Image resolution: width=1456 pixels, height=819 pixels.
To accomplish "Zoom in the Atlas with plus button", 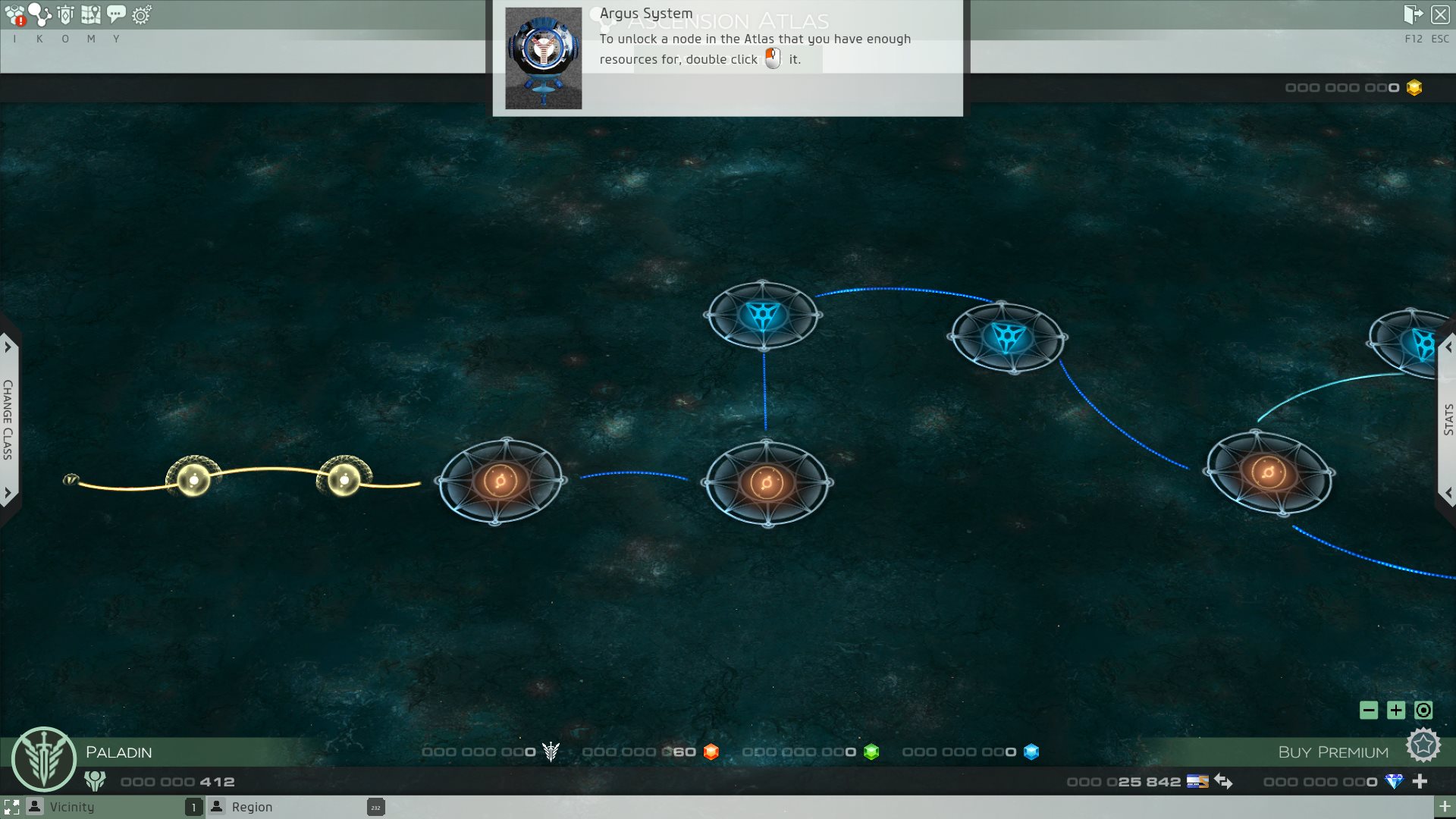I will (x=1396, y=711).
